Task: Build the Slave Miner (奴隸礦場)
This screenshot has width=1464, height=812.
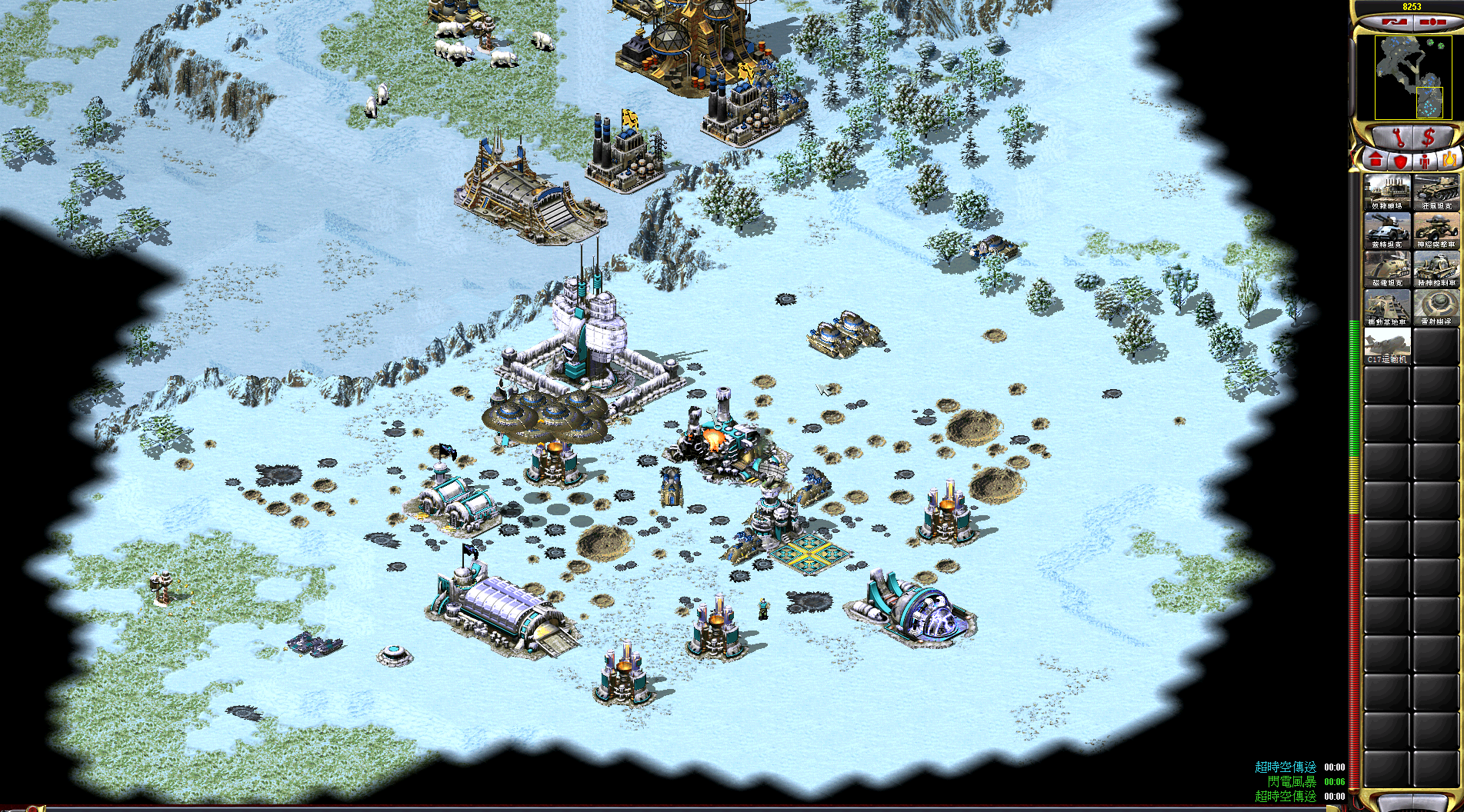Action: 1387,192
